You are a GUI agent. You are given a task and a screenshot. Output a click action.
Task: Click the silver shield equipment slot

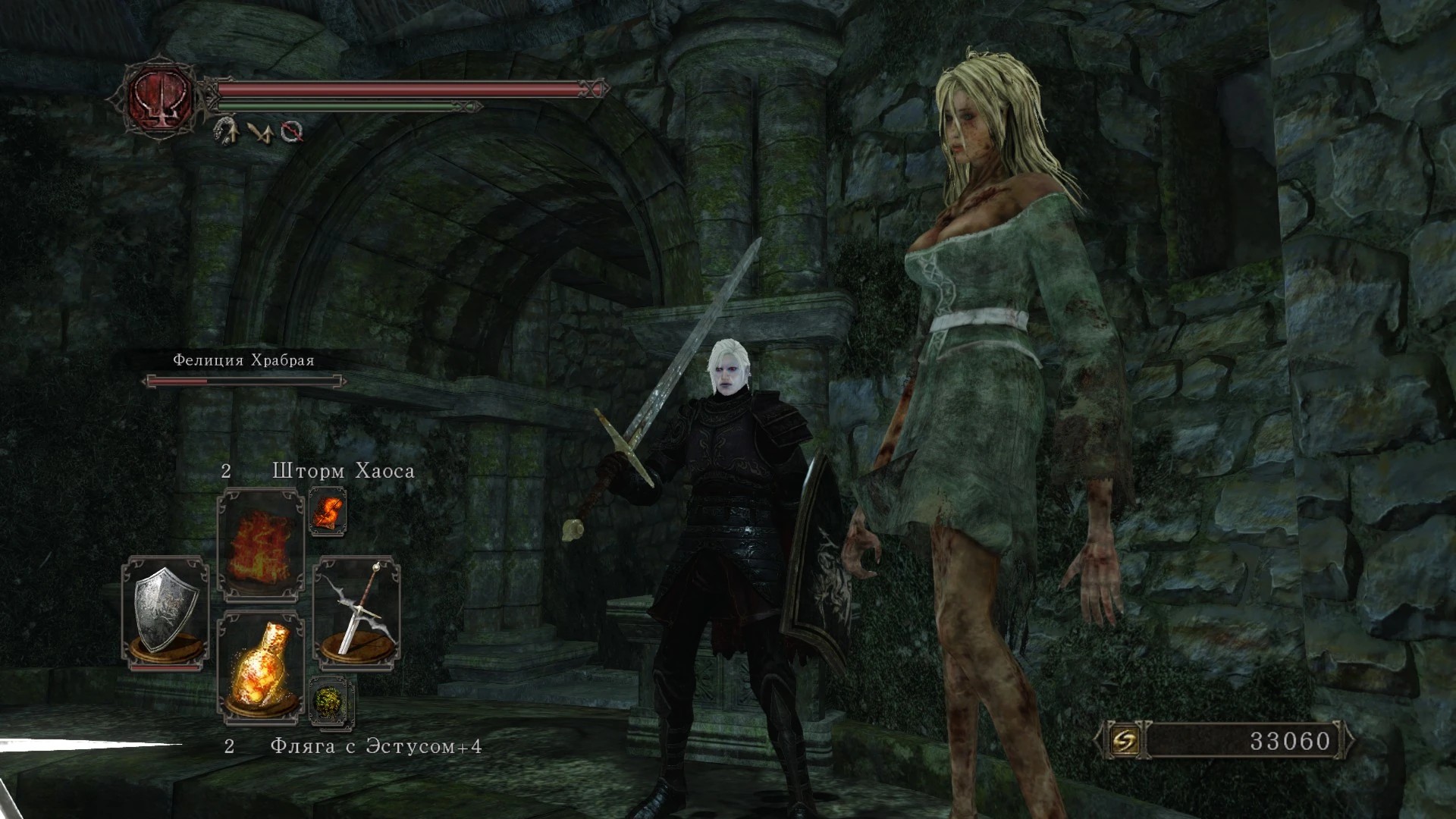[x=165, y=611]
